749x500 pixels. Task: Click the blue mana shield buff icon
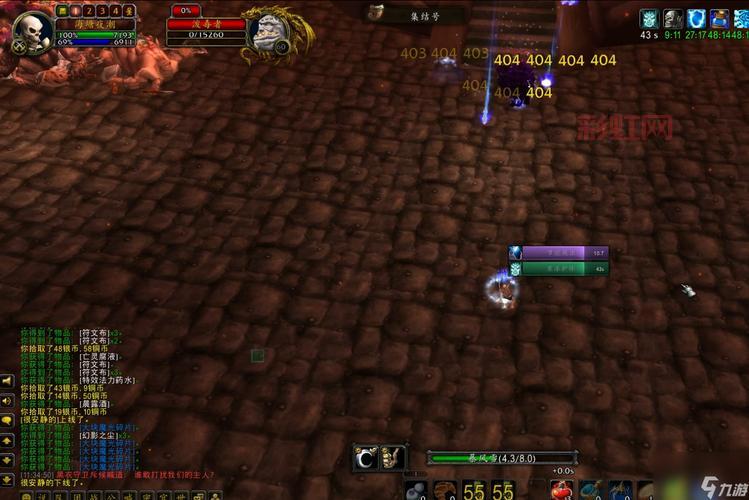[696, 18]
